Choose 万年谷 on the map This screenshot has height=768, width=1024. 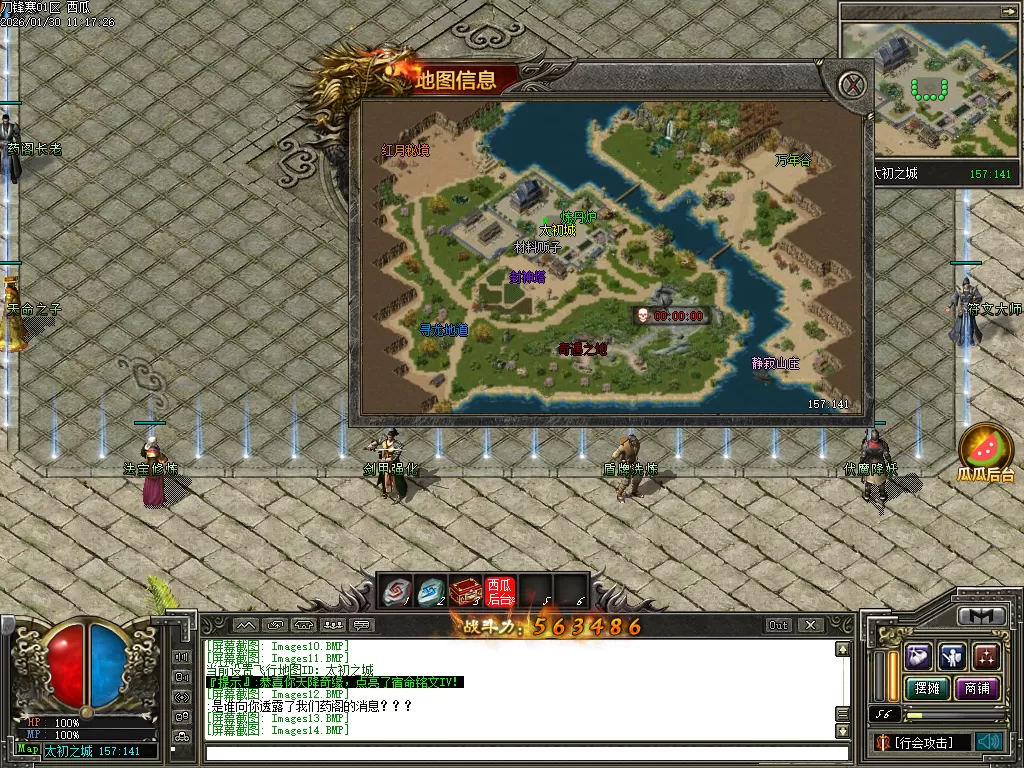tap(792, 160)
